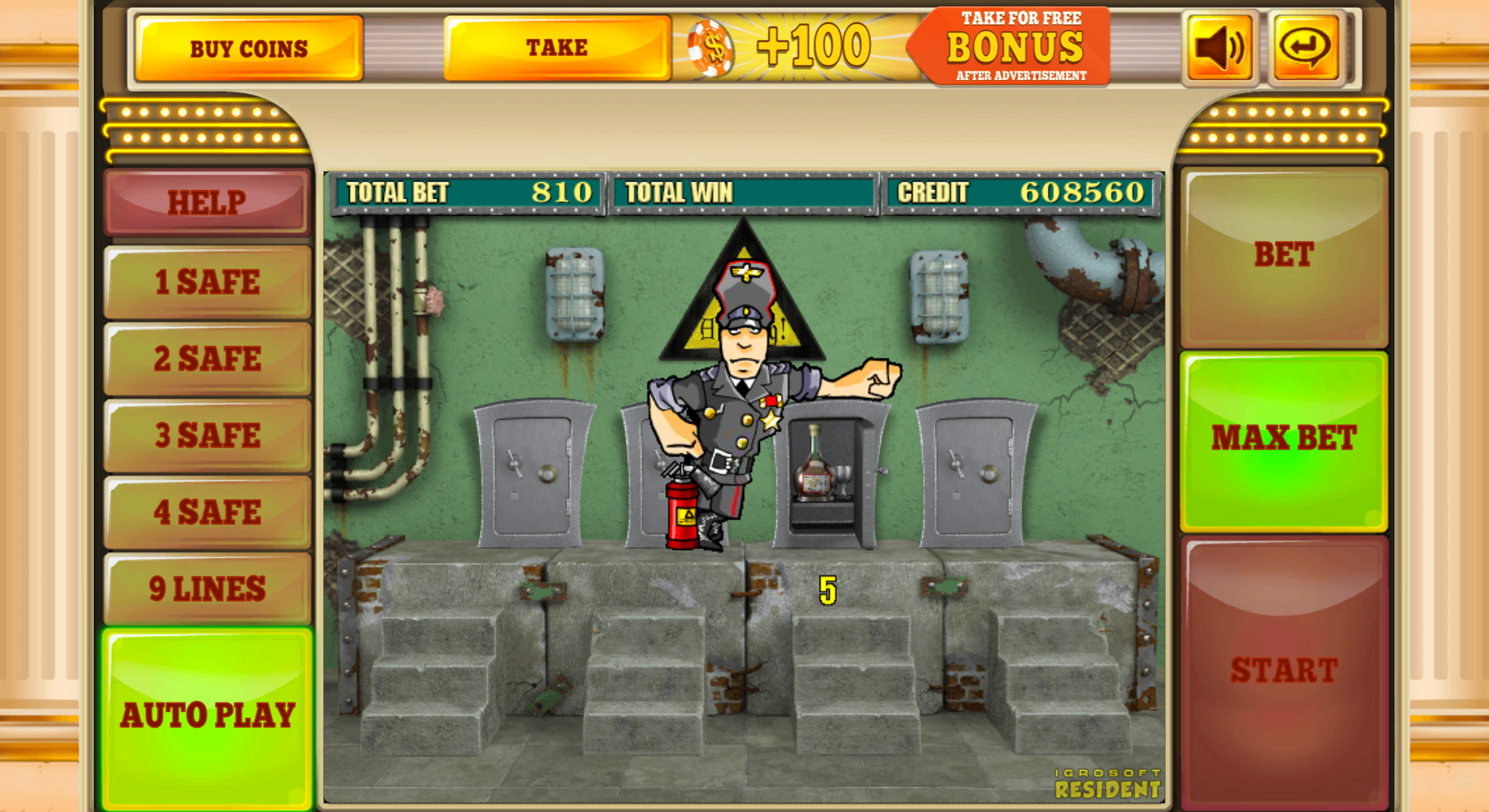Viewport: 1489px width, 812px height.
Task: Enable AUTO PLAY mode
Action: [207, 714]
